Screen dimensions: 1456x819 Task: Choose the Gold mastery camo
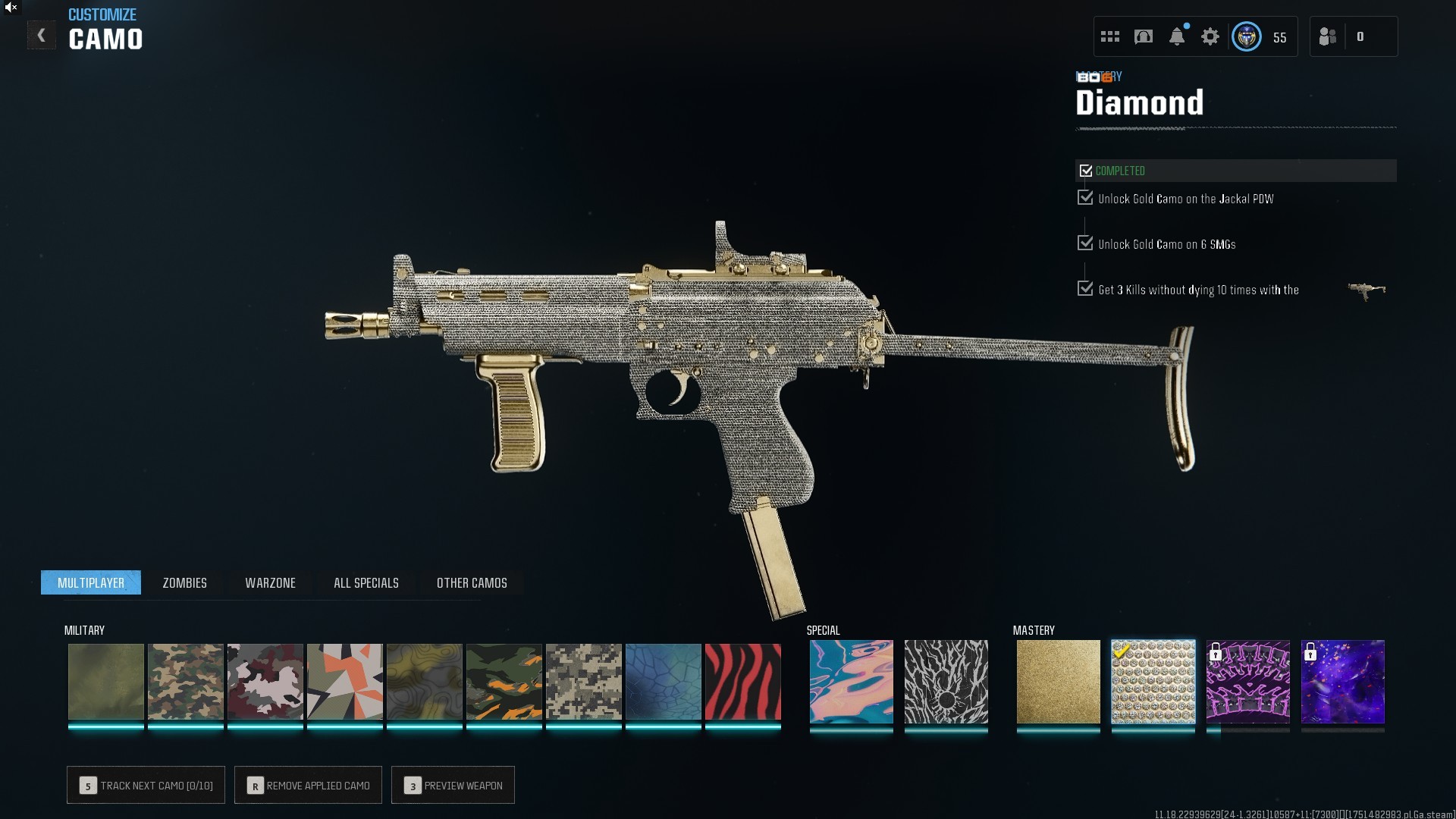(1058, 682)
